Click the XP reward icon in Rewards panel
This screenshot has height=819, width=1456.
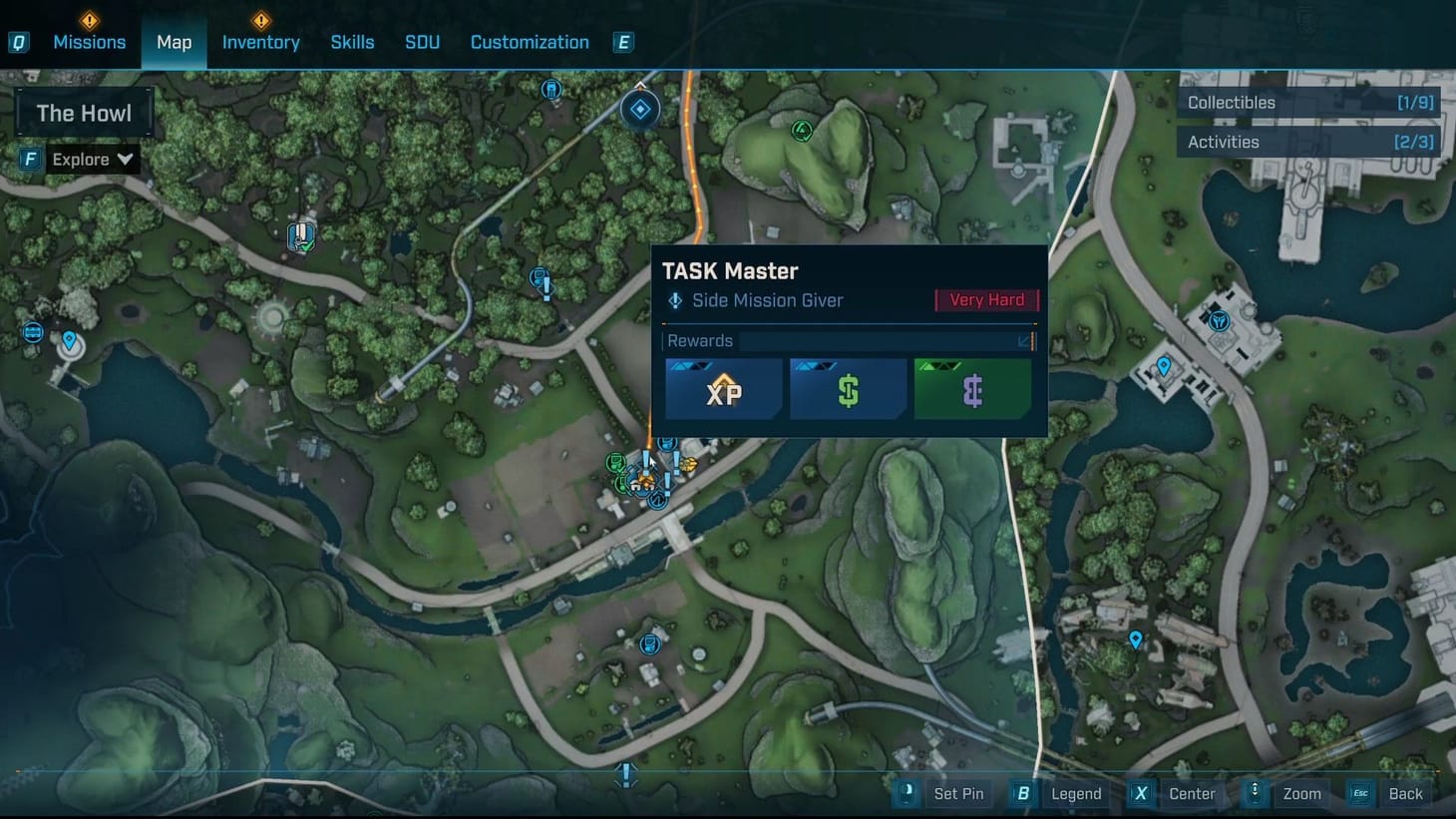(x=723, y=388)
